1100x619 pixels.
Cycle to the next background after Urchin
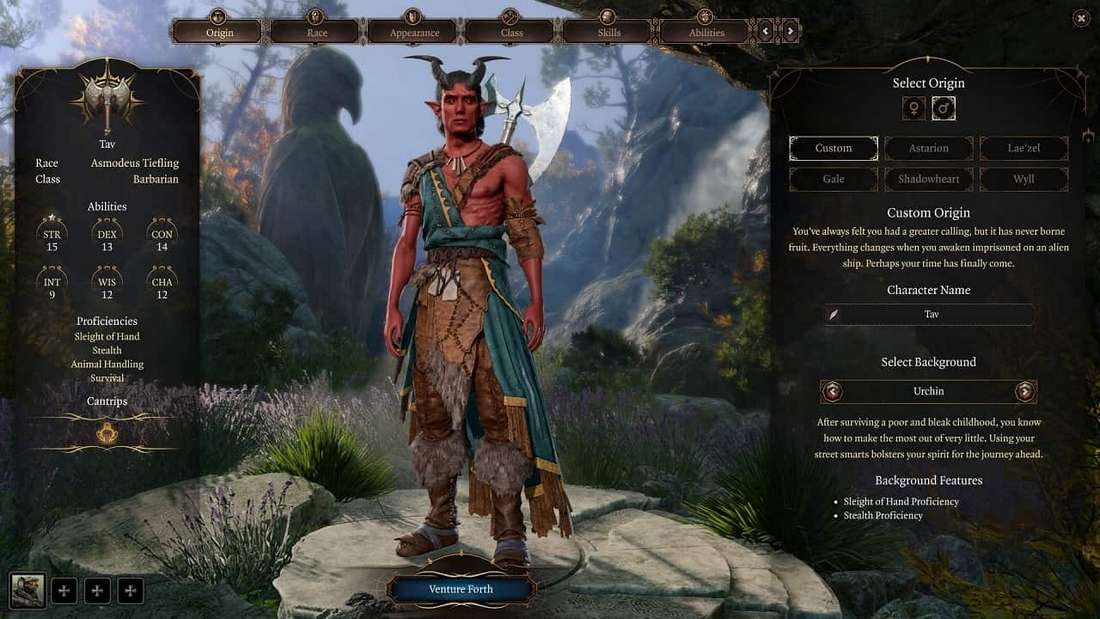(1024, 391)
